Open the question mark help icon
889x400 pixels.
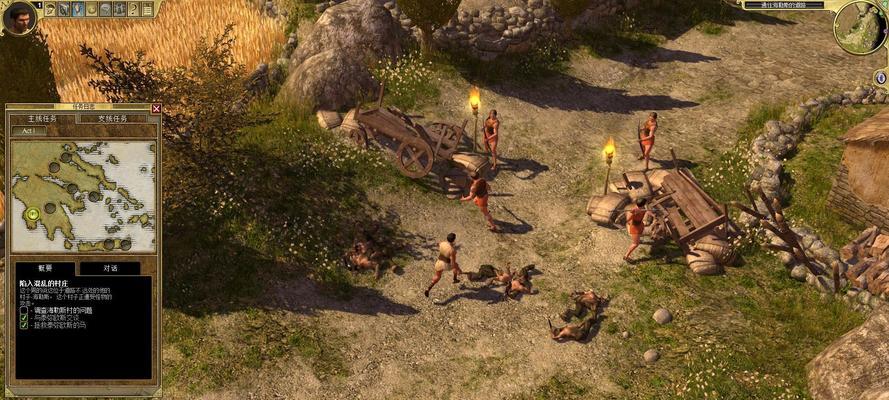(134, 9)
